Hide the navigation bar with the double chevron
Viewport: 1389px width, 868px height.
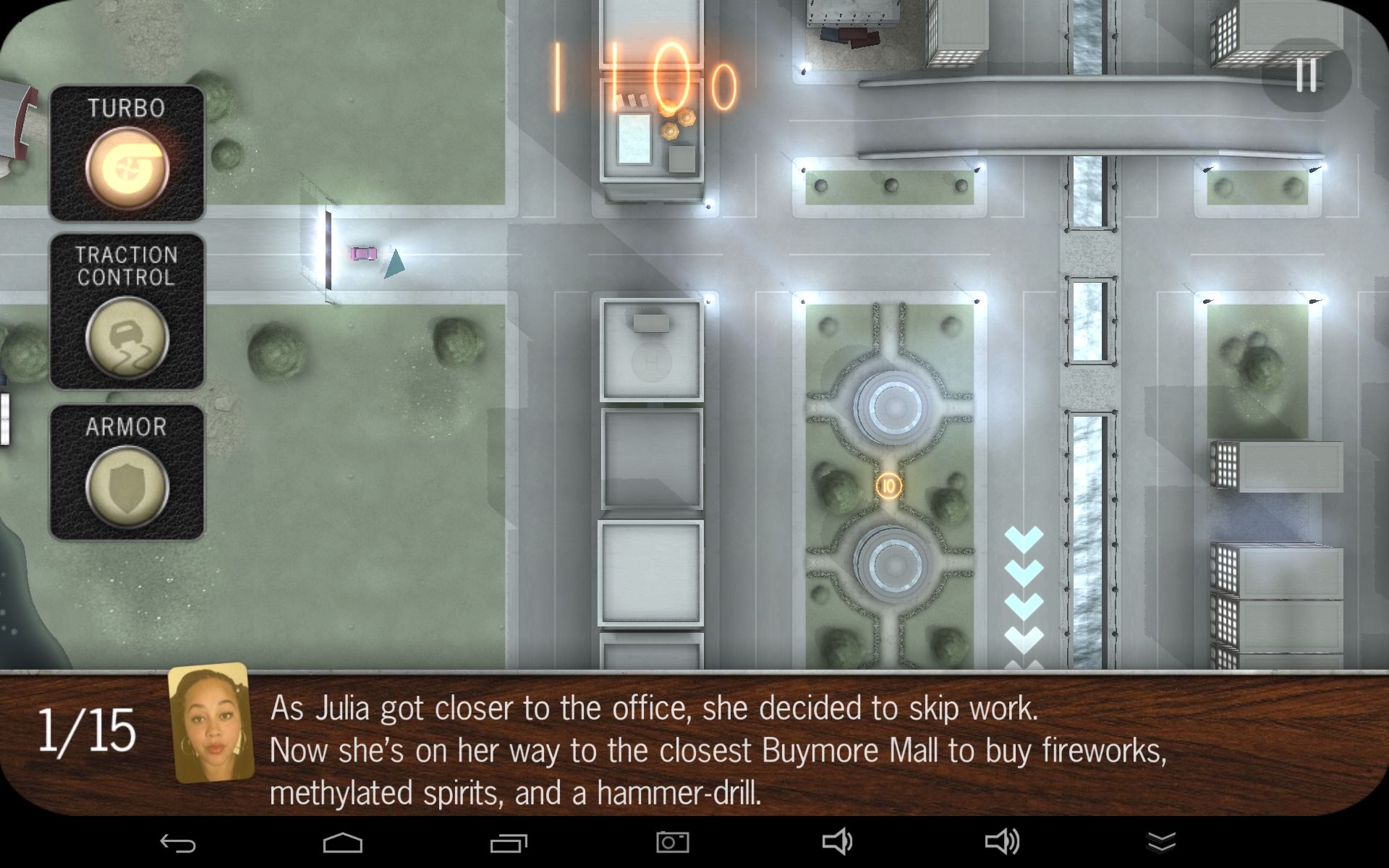[x=1161, y=842]
